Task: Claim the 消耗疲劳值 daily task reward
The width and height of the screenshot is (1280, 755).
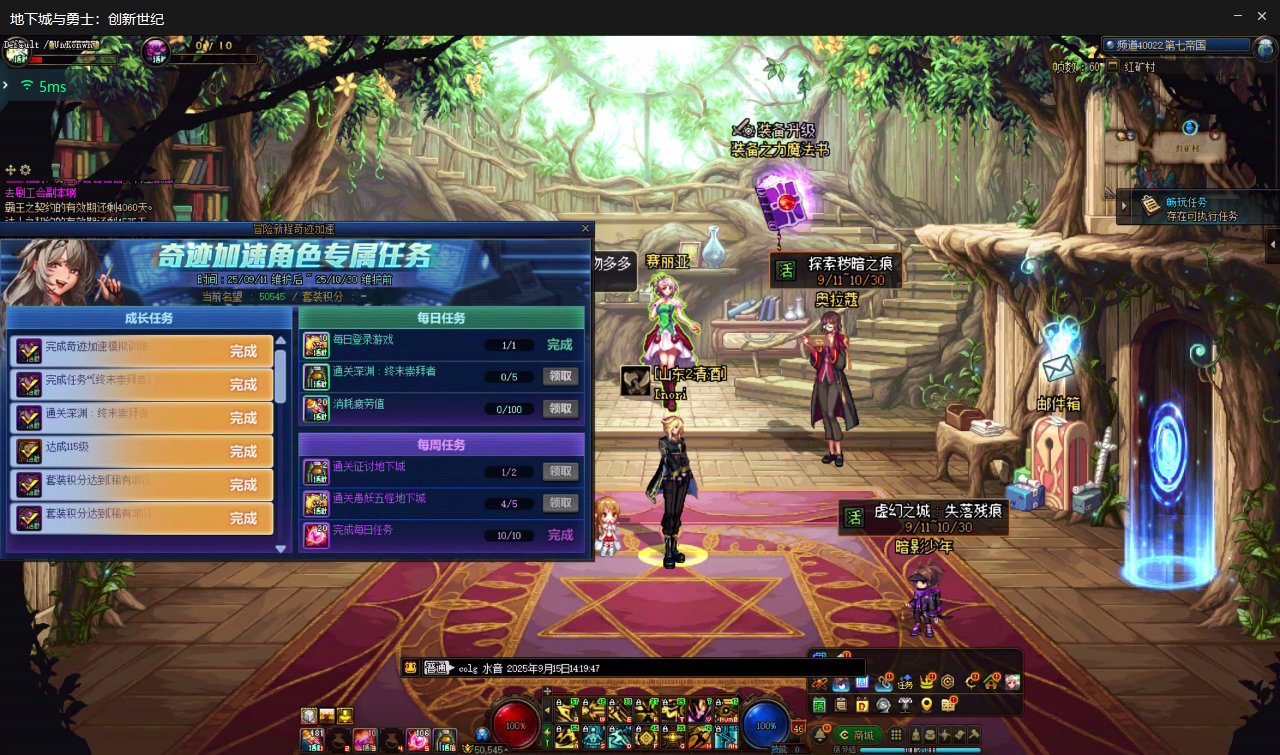Action: [561, 408]
